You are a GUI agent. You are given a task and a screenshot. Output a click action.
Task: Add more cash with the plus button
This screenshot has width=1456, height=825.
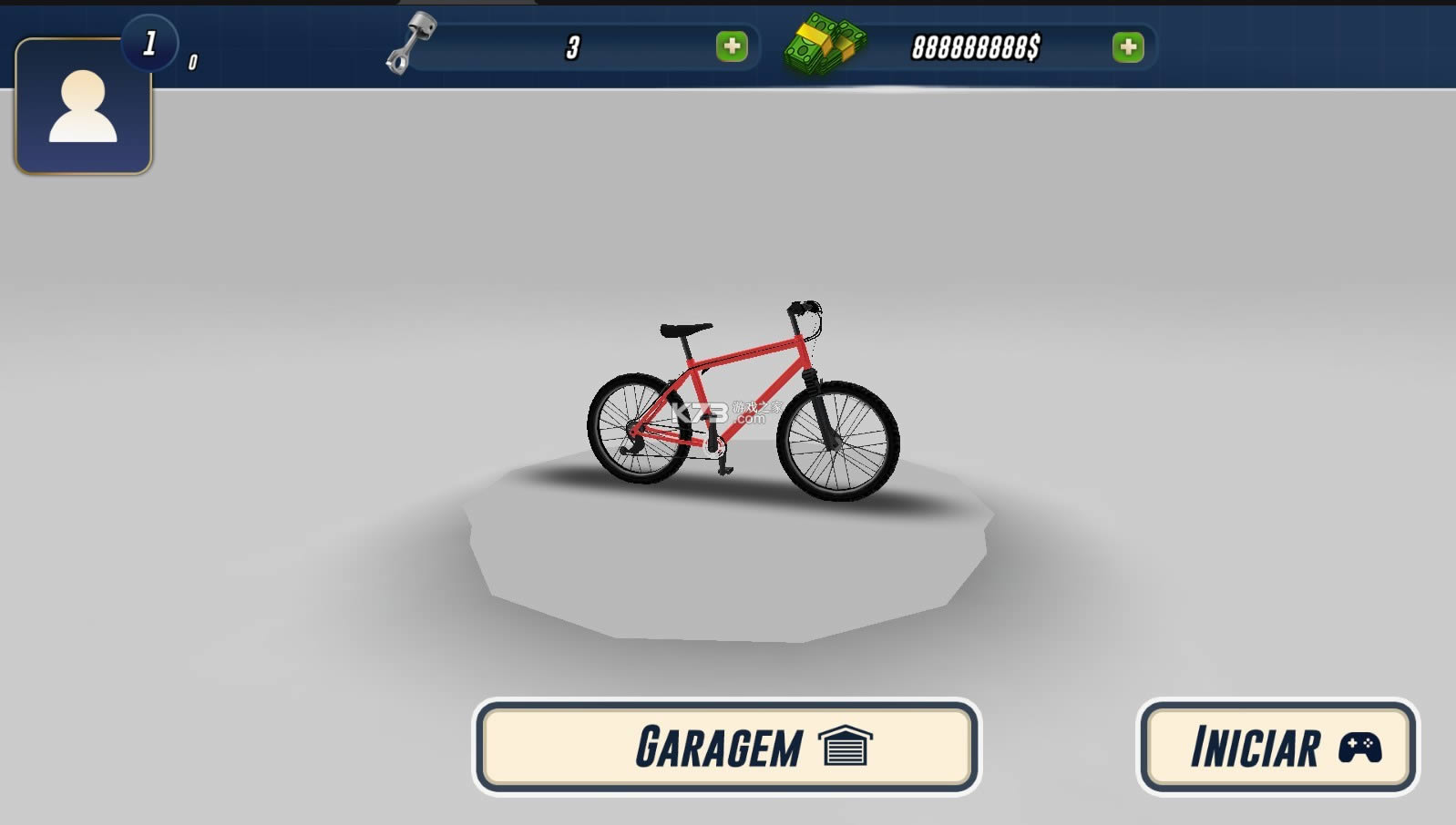(x=1128, y=47)
